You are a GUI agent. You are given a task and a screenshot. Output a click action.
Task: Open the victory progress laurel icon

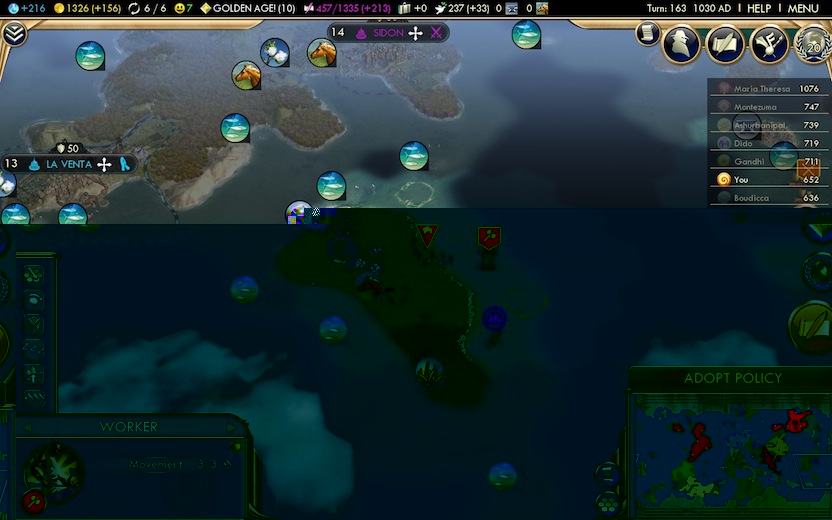[x=811, y=45]
